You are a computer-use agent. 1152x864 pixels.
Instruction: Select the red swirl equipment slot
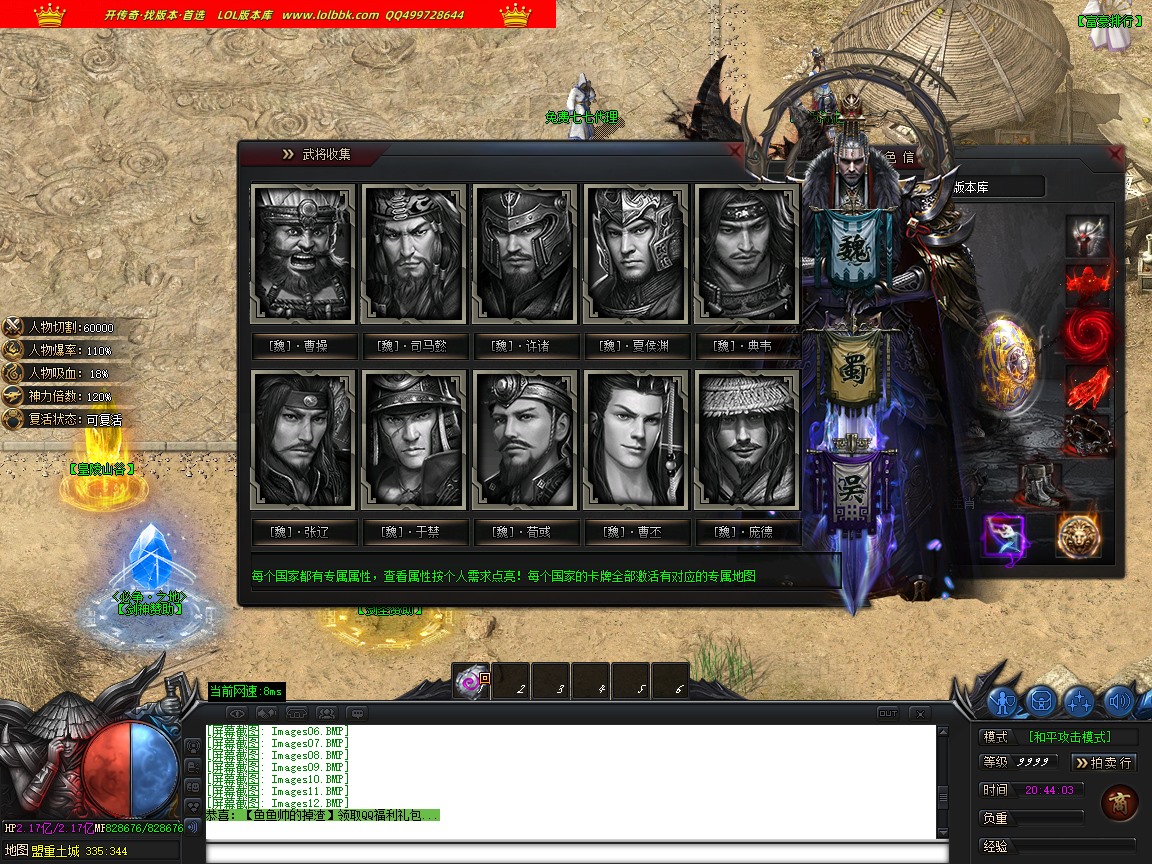pyautogui.click(x=1087, y=334)
